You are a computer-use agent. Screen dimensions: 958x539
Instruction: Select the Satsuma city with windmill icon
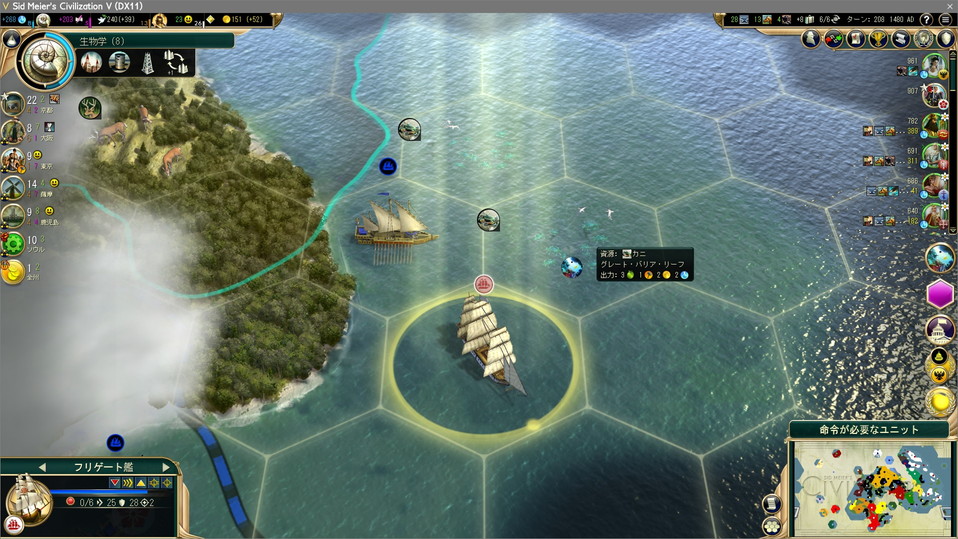point(13,187)
